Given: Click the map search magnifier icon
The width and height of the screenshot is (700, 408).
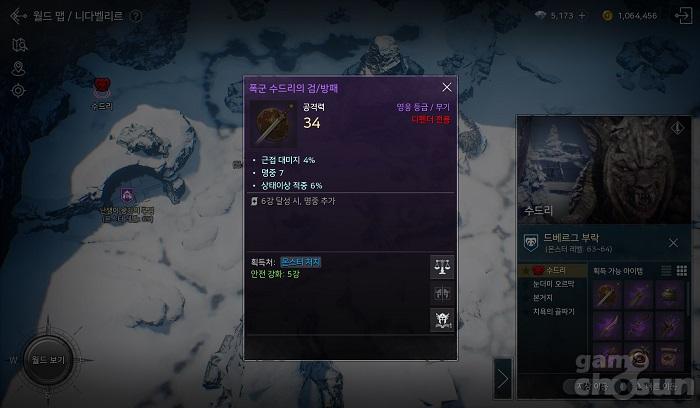Looking at the screenshot, I should click(18, 45).
